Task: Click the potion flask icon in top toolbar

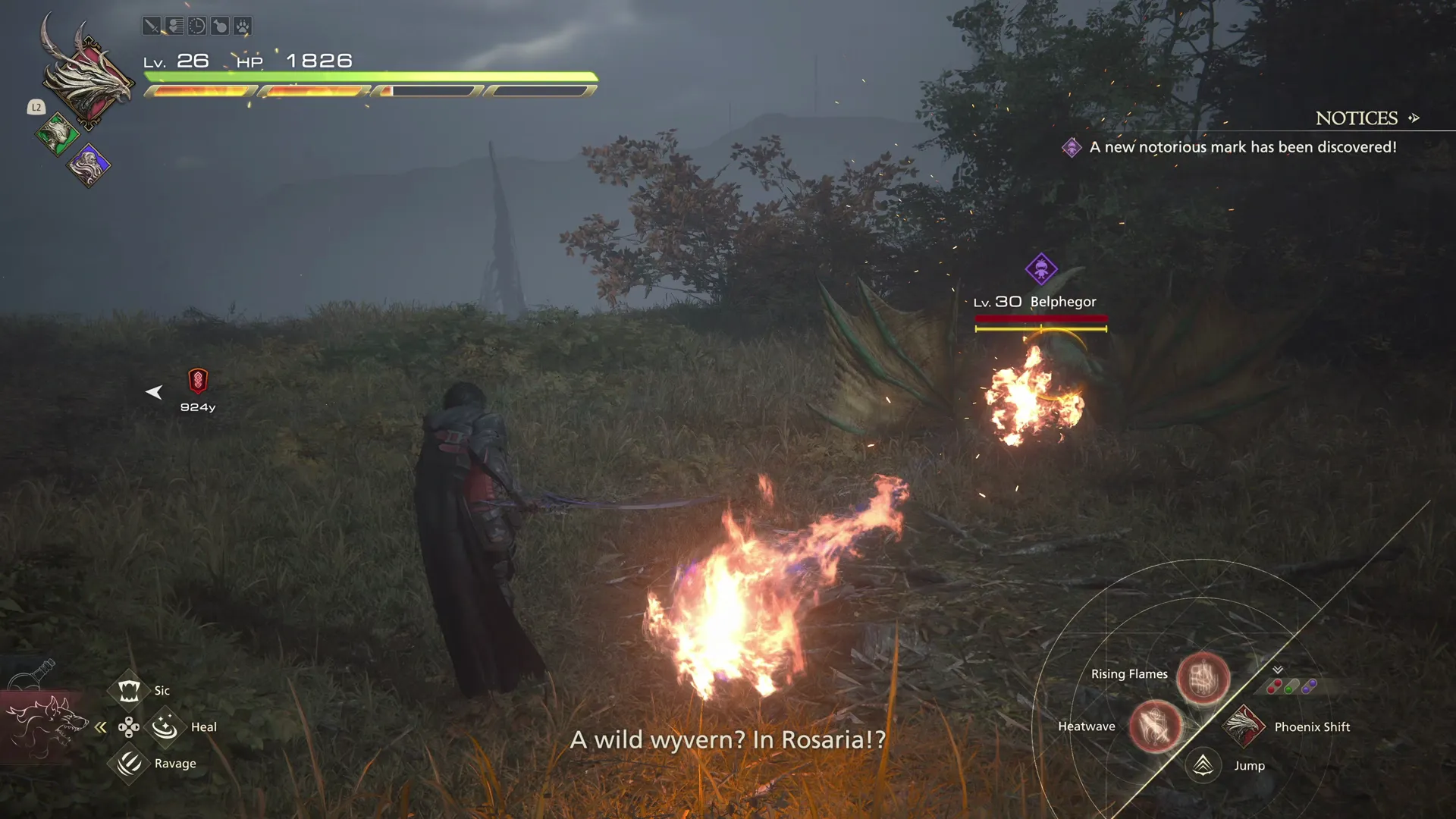Action: pyautogui.click(x=221, y=25)
